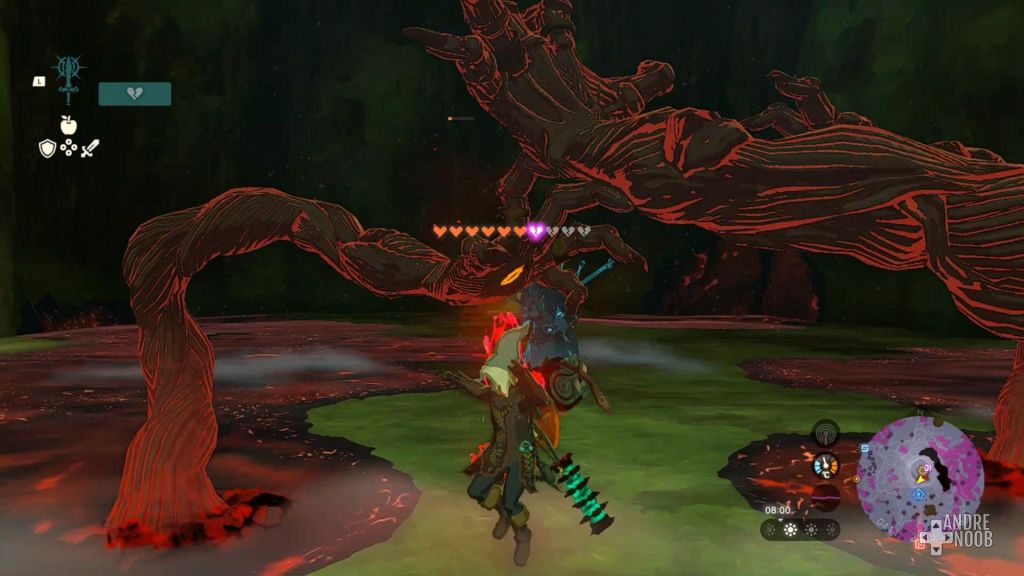Open the sword weapon quick-select
Screen dimensions: 1024x576
[x=90, y=149]
